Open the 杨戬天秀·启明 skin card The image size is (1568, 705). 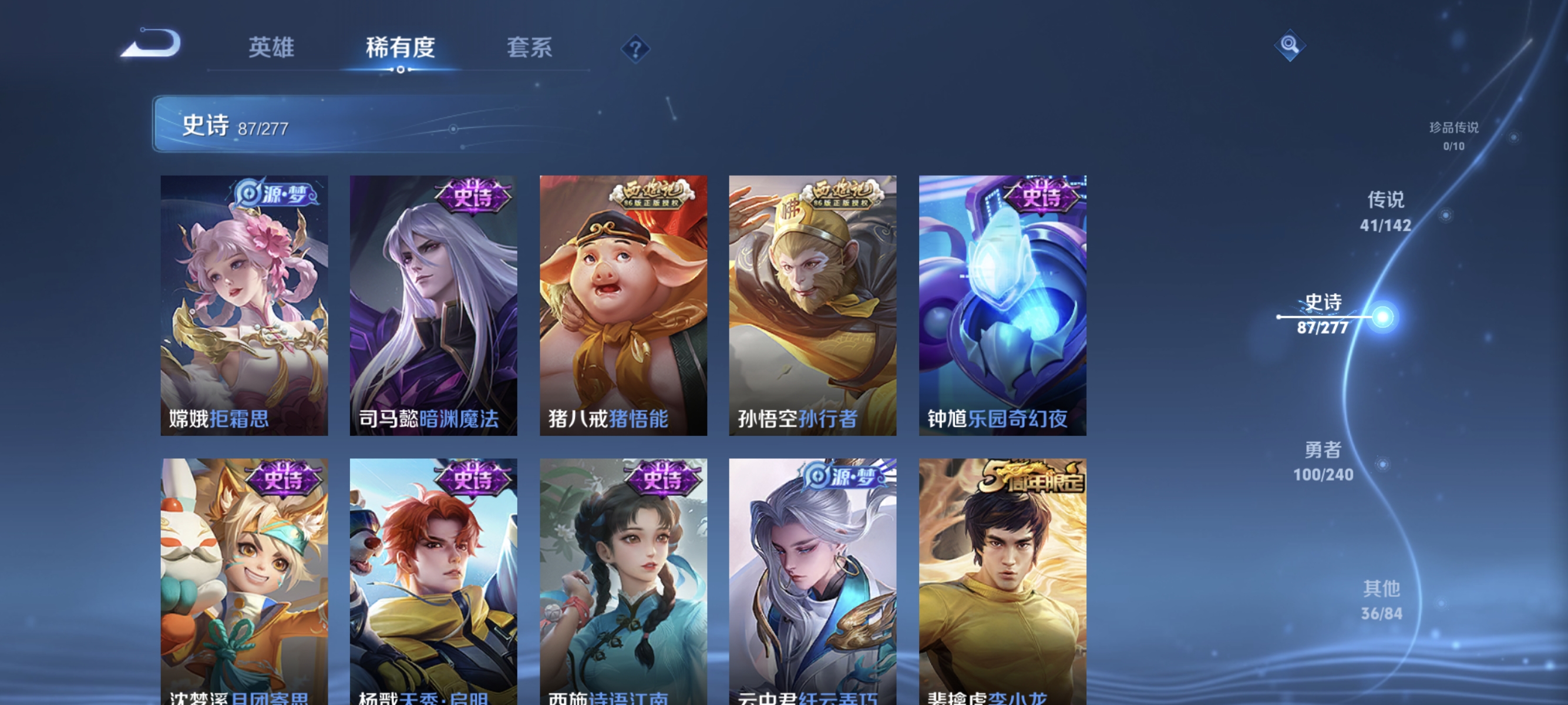(435, 578)
